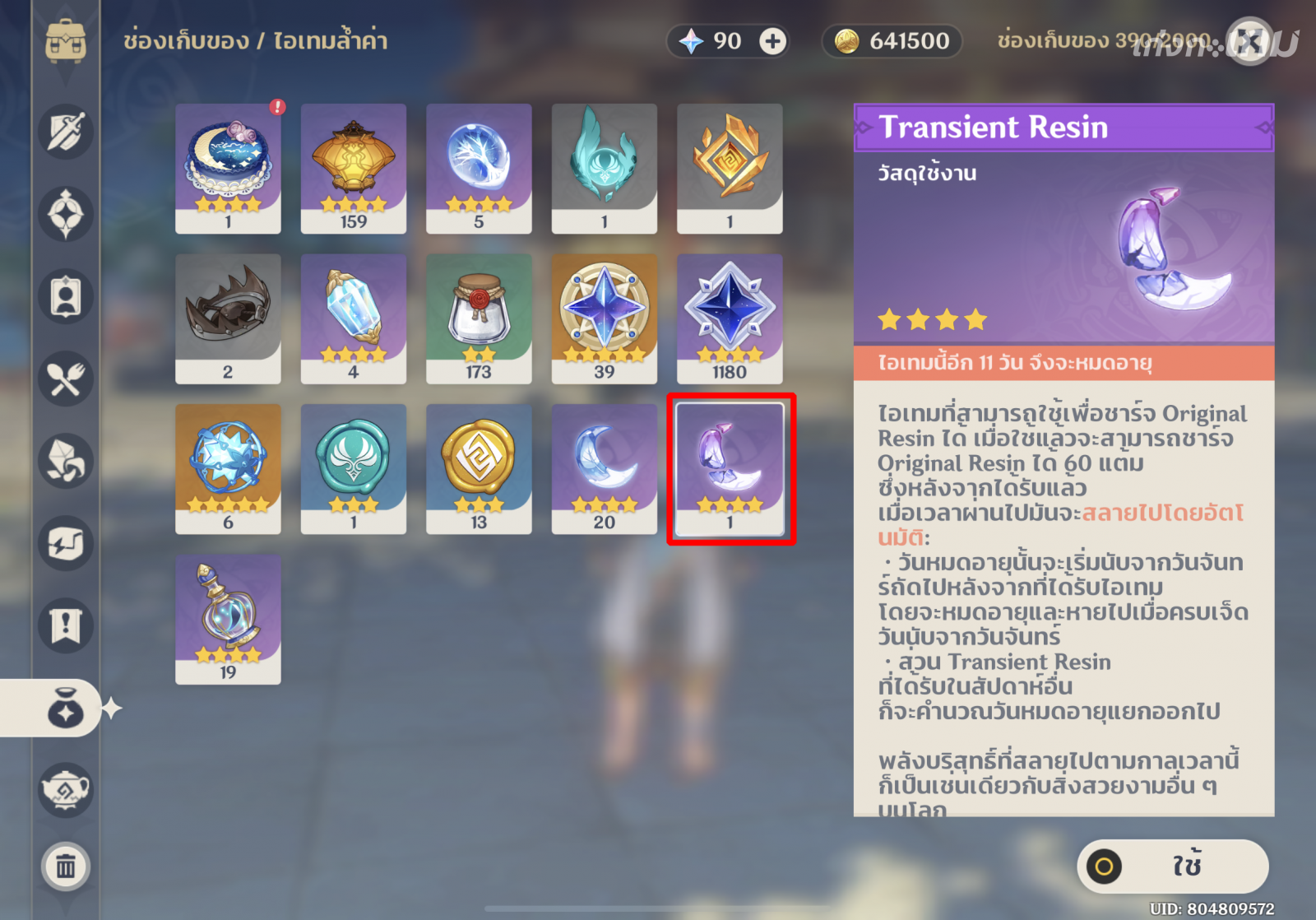This screenshot has width=1316, height=920.
Task: Switch to the weapons inventory tab
Action: (66, 132)
